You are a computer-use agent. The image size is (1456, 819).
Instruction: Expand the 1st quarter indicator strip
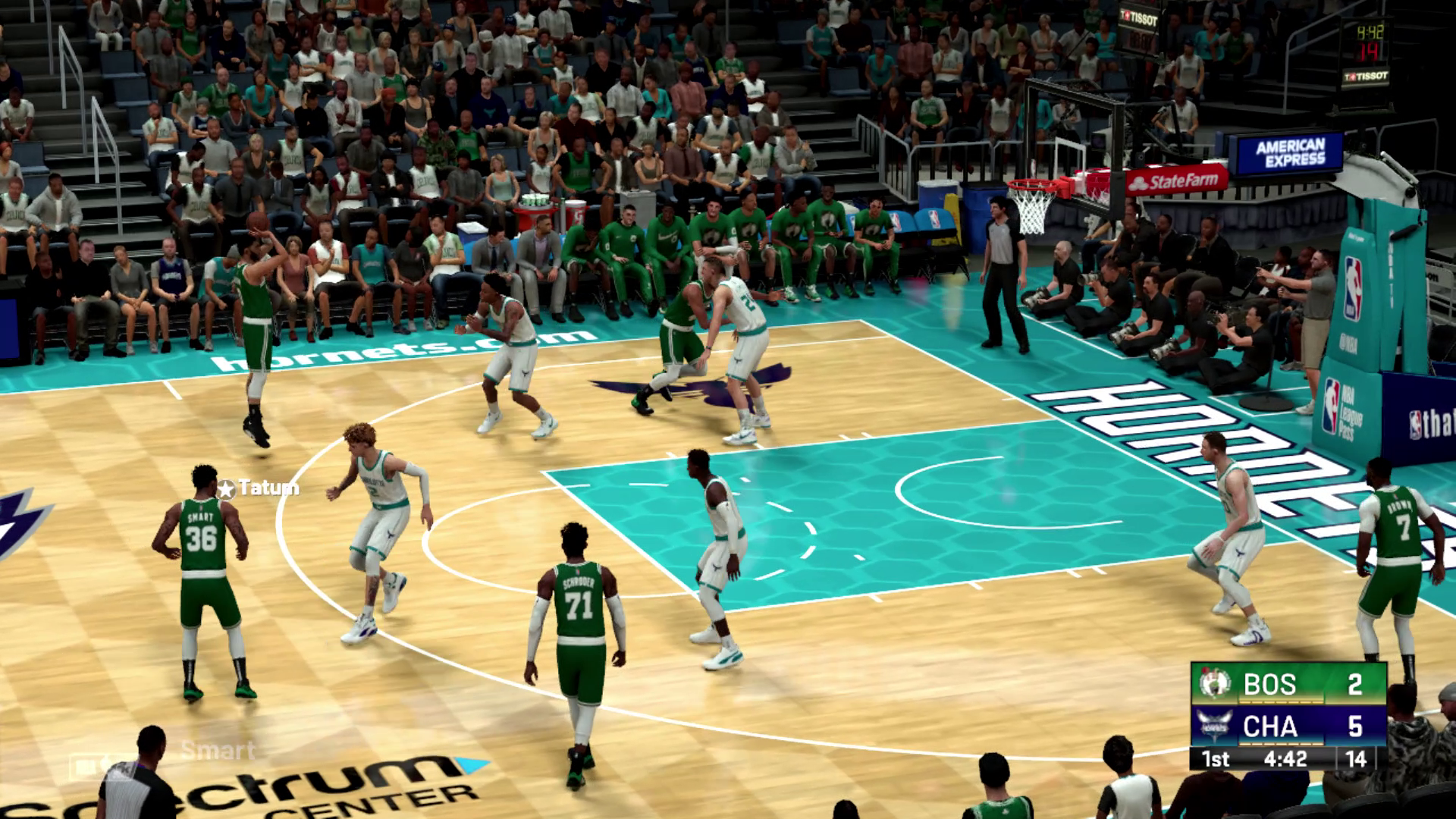click(1216, 759)
